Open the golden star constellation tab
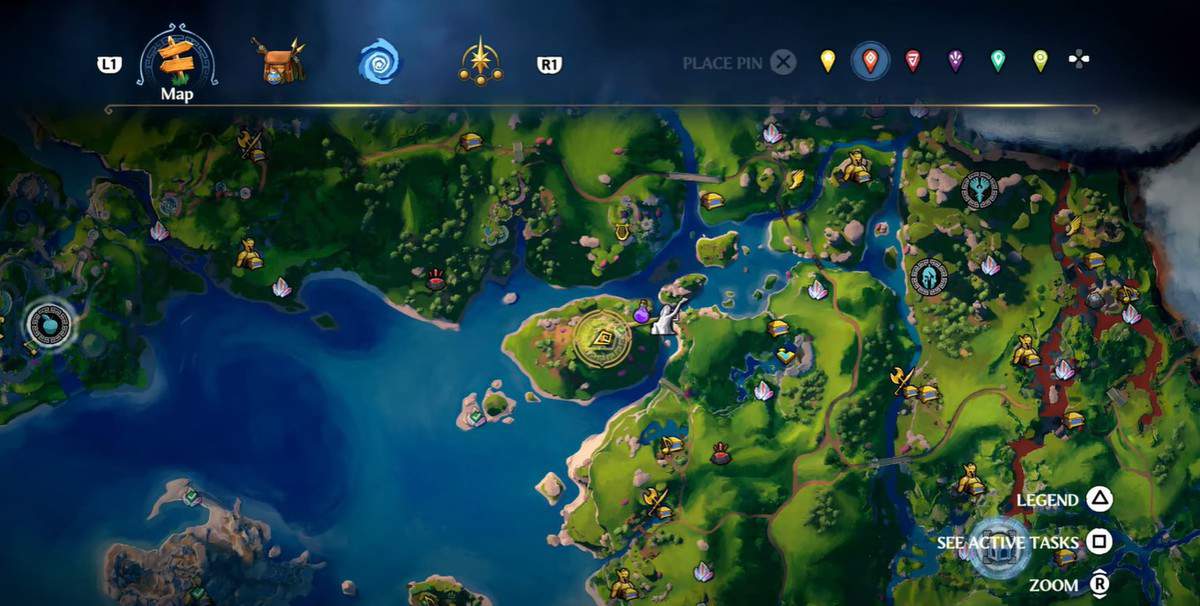The image size is (1200, 606). coord(480,63)
